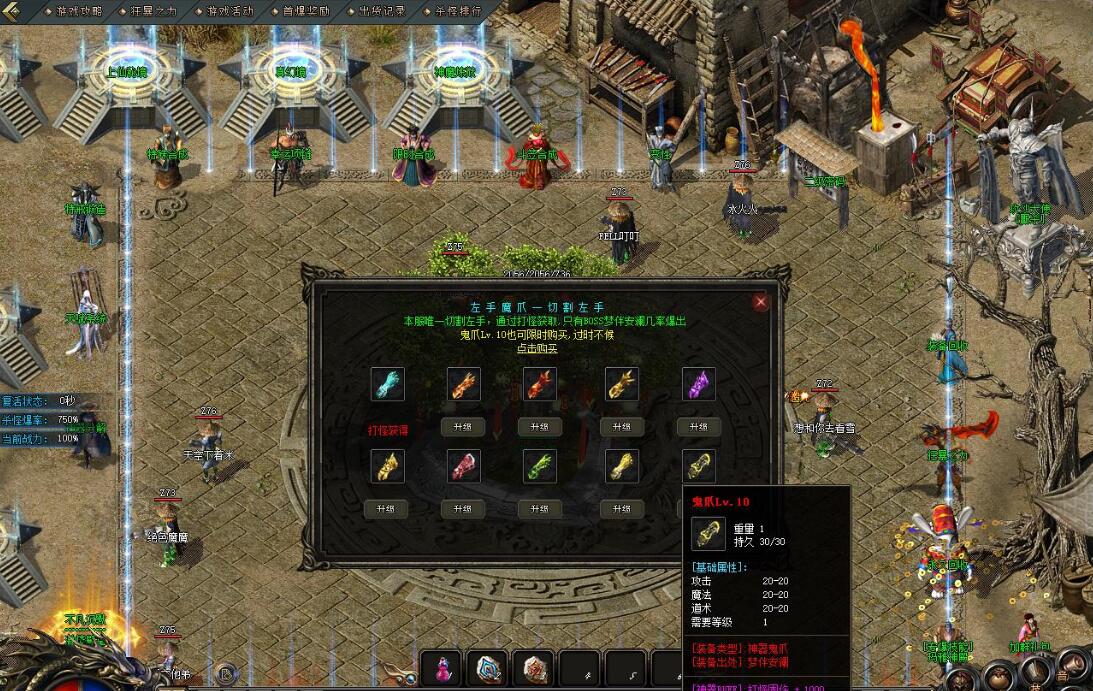Screen dimensions: 1093x691
Task: Upgrade the purple claw with 升级
Action: [698, 427]
